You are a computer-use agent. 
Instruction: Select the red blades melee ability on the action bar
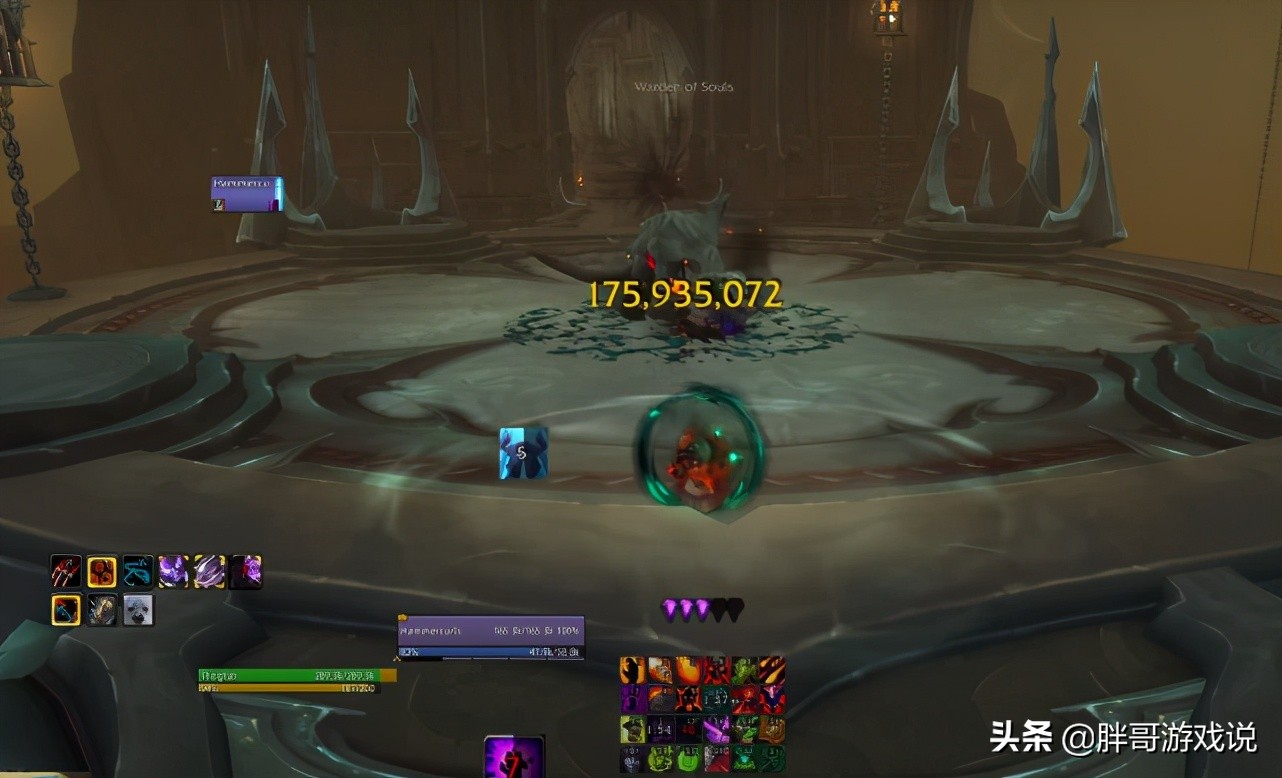tap(64, 572)
